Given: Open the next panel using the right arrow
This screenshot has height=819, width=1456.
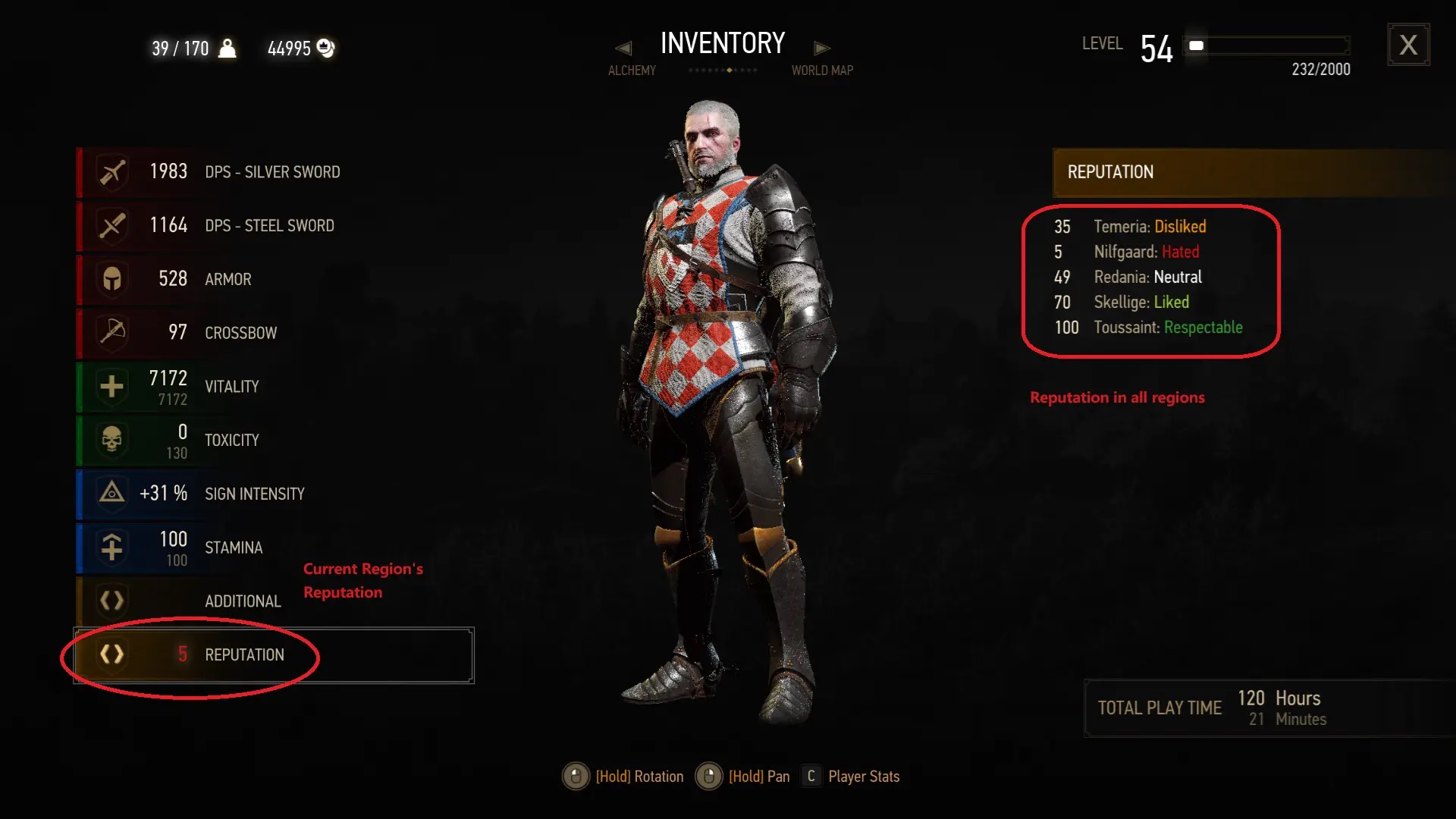Looking at the screenshot, I should pyautogui.click(x=822, y=47).
